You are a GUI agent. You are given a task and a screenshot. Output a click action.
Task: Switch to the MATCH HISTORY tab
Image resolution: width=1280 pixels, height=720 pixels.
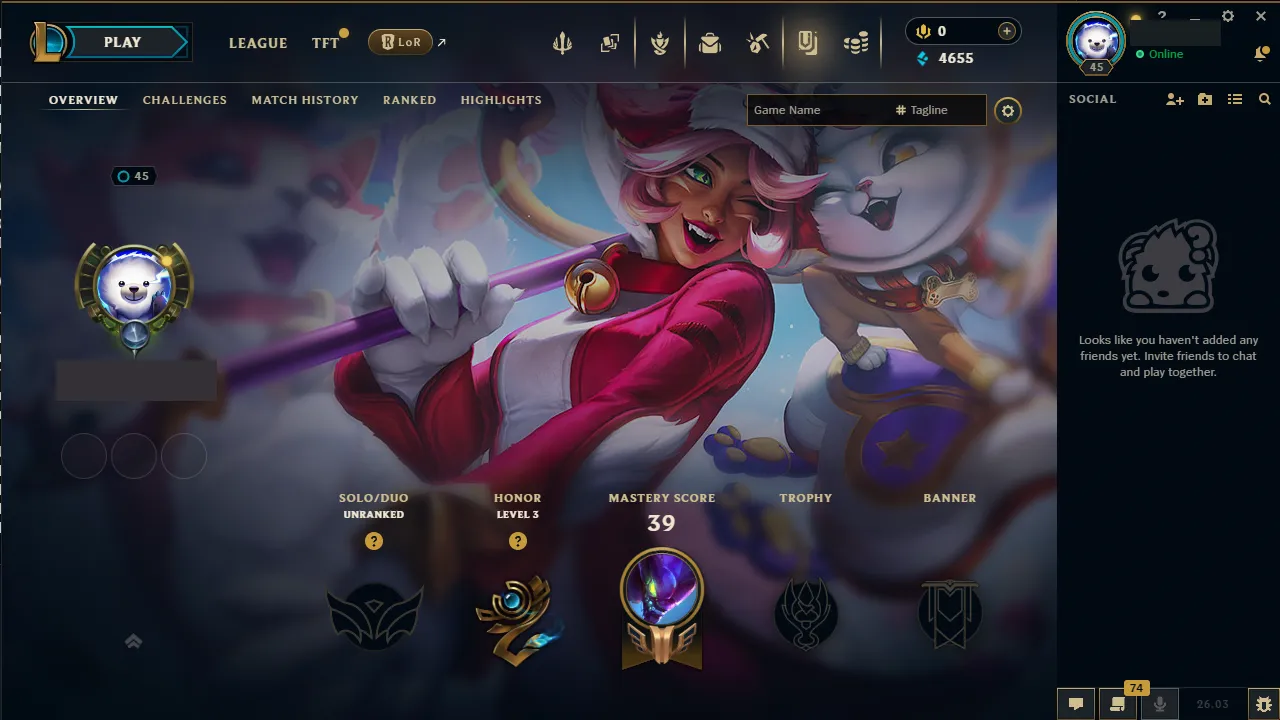[305, 100]
